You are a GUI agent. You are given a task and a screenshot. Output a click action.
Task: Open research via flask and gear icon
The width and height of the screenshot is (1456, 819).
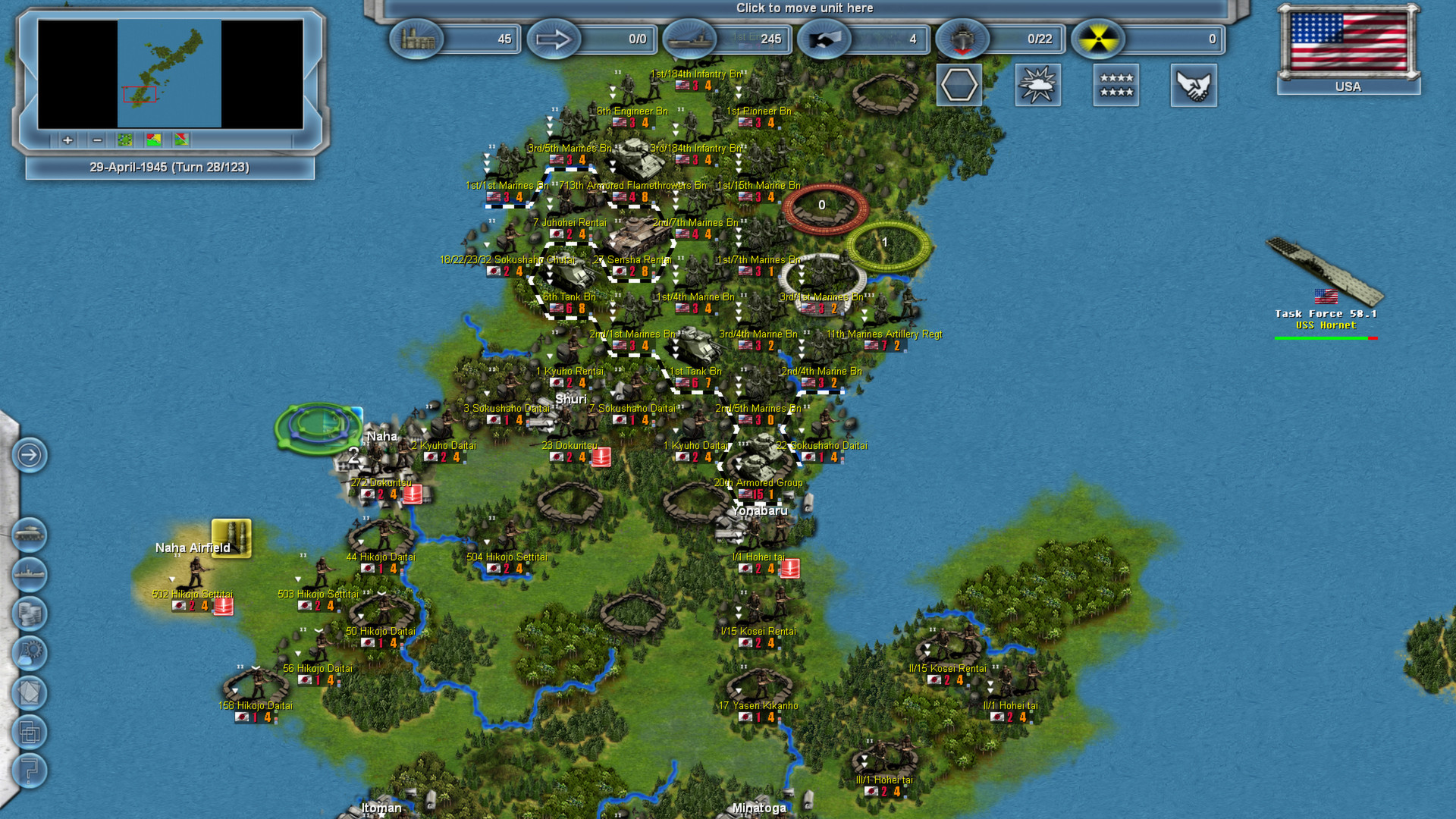[x=29, y=652]
